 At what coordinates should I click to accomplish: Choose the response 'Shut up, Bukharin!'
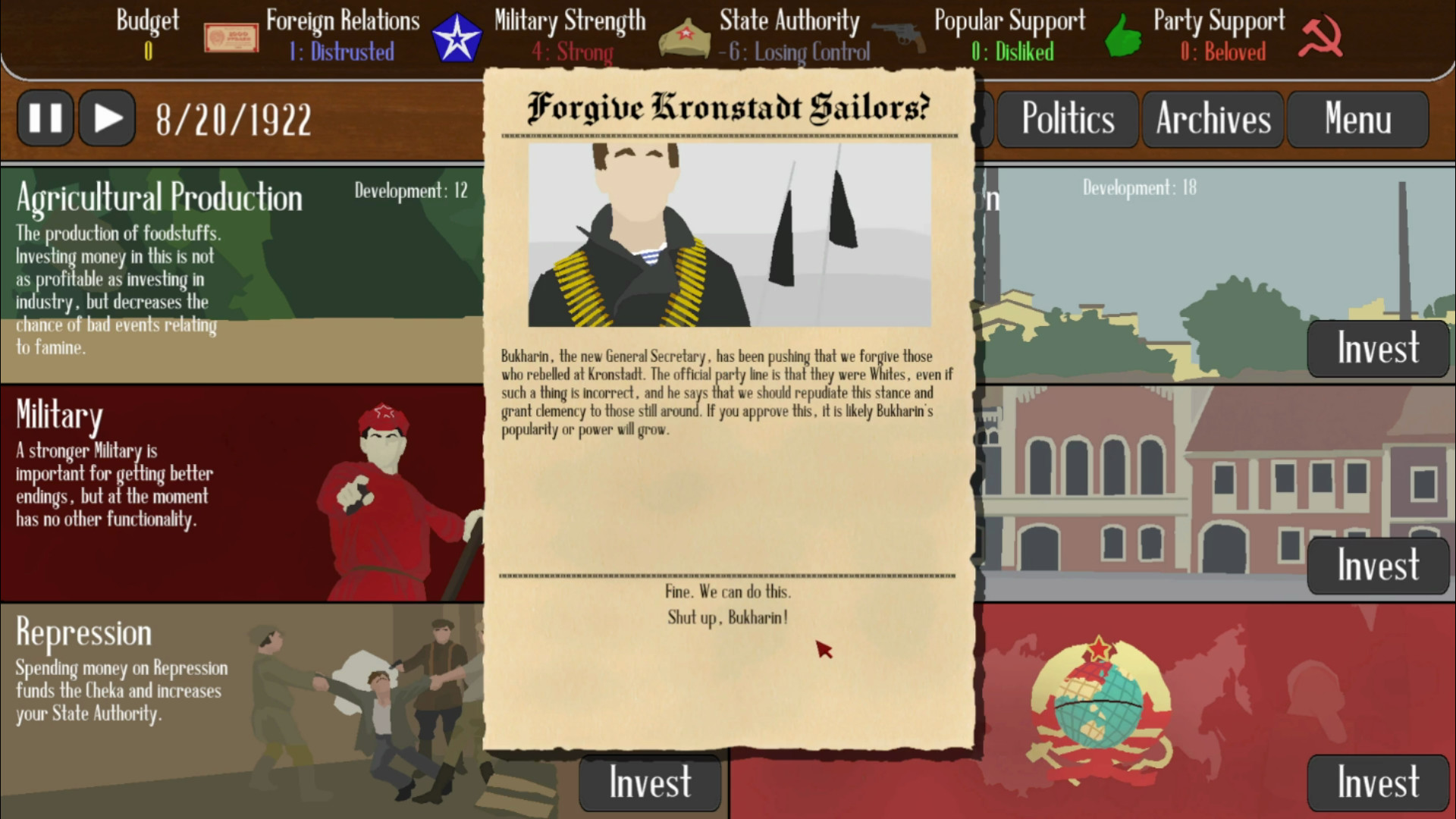727,618
